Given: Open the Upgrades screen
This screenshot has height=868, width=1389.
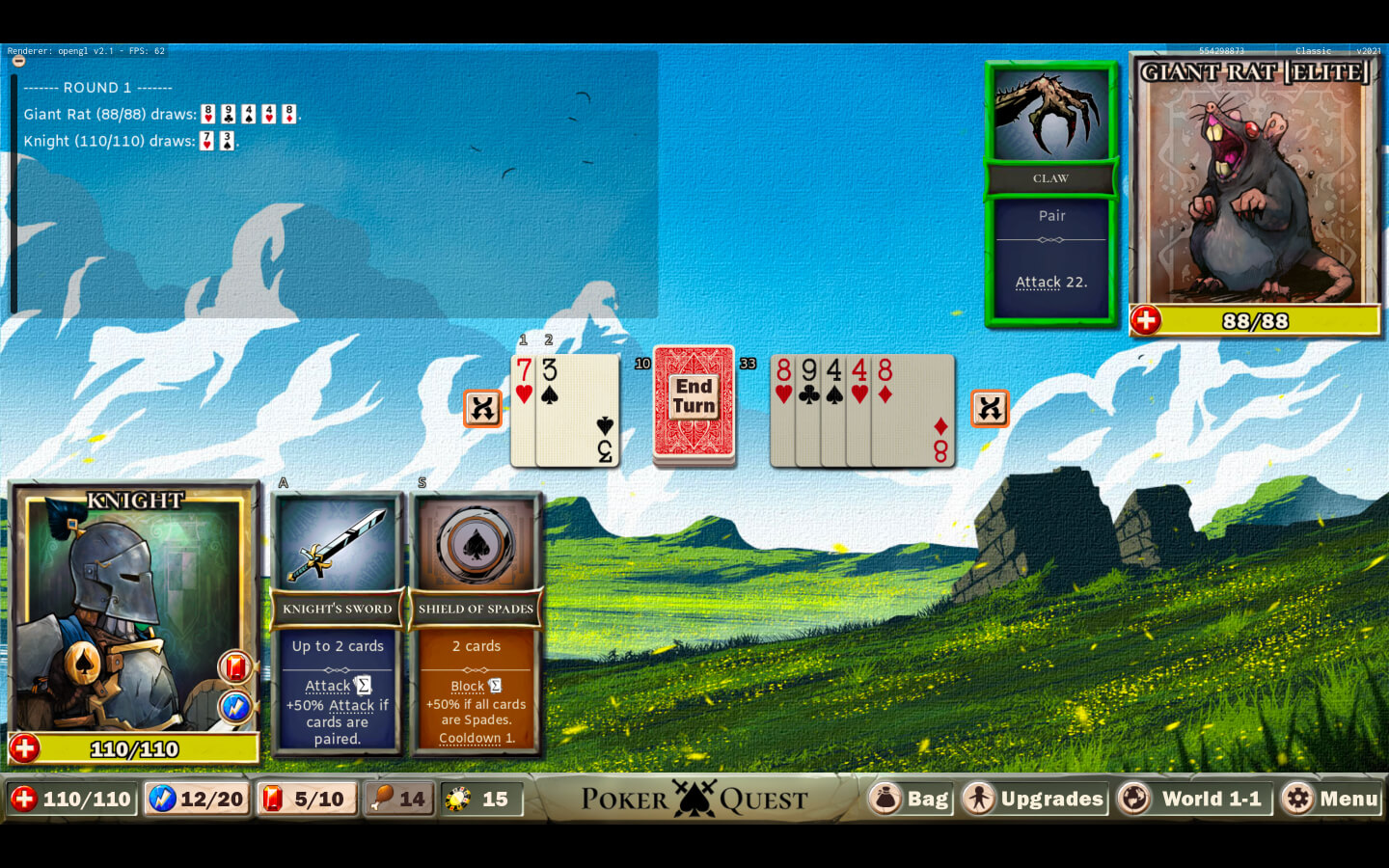Looking at the screenshot, I should click(1034, 799).
